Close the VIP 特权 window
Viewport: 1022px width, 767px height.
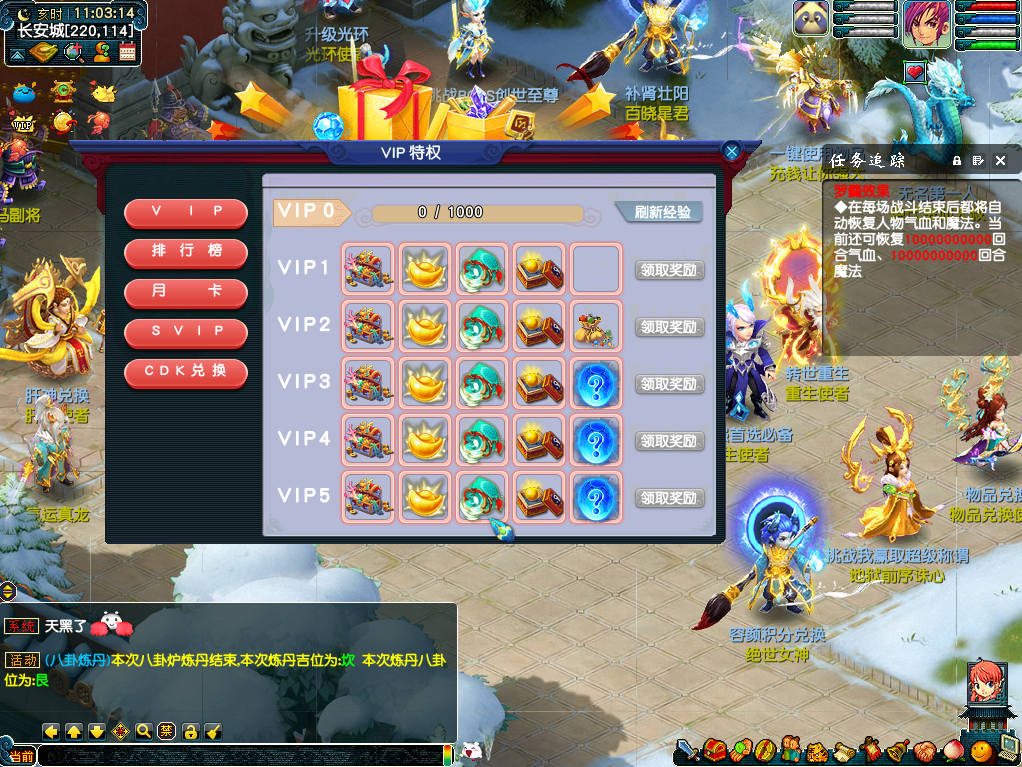coord(732,152)
